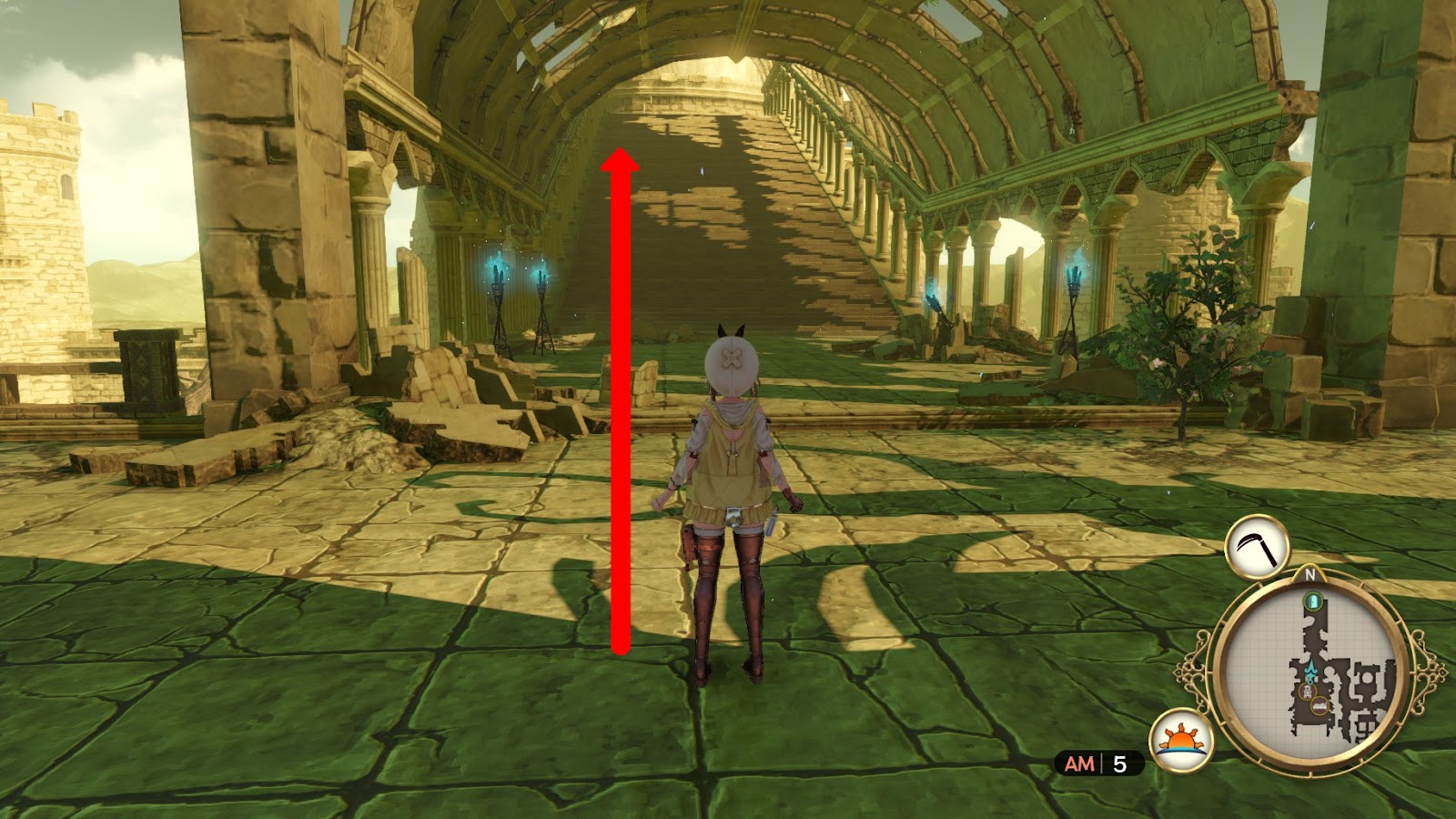This screenshot has height=819, width=1456.
Task: Click the circled gathering point marker on the minimap
Action: pos(1319,706)
